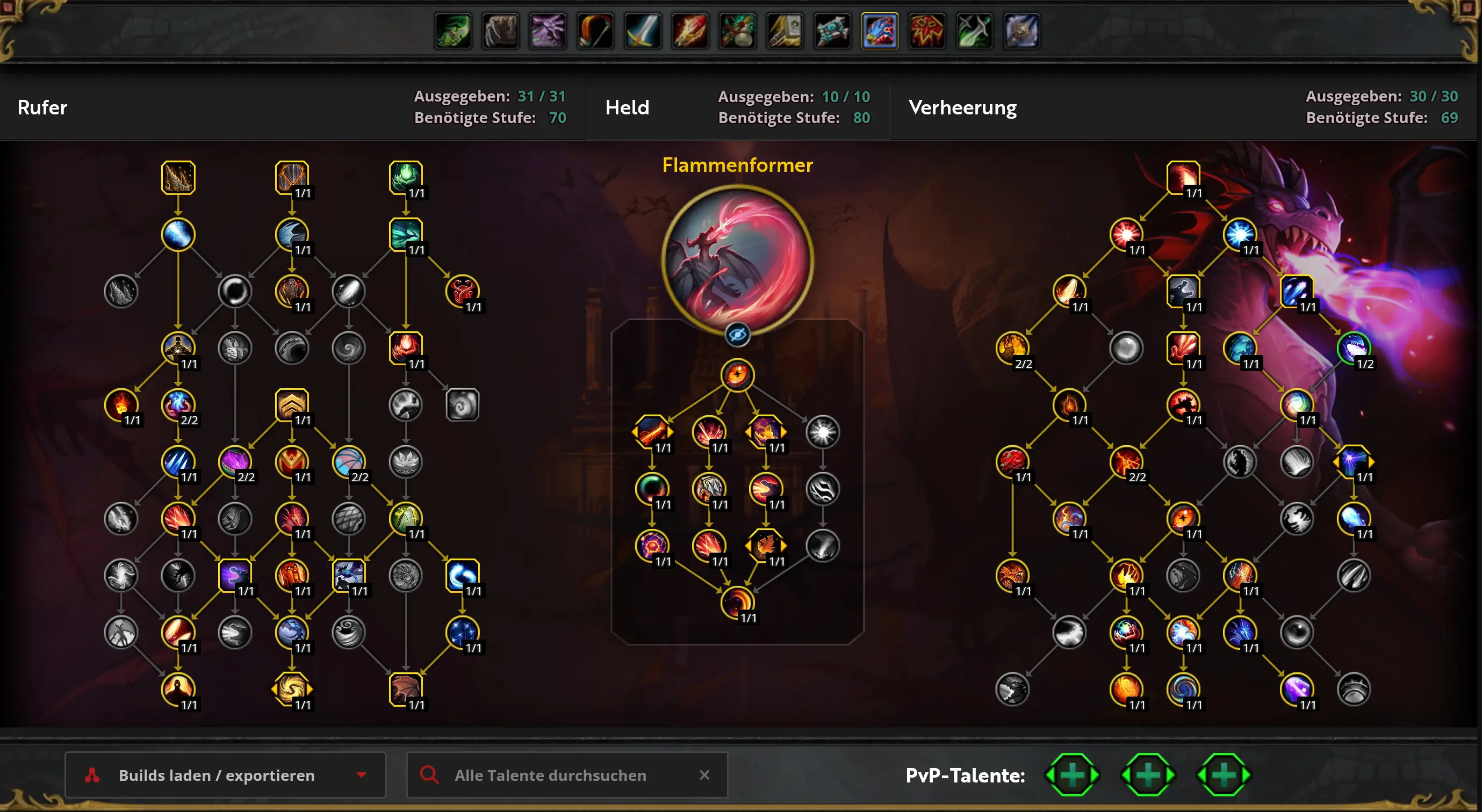The height and width of the screenshot is (812, 1482).
Task: Click the Landslide talent at the top of Rufer
Action: coord(178,177)
